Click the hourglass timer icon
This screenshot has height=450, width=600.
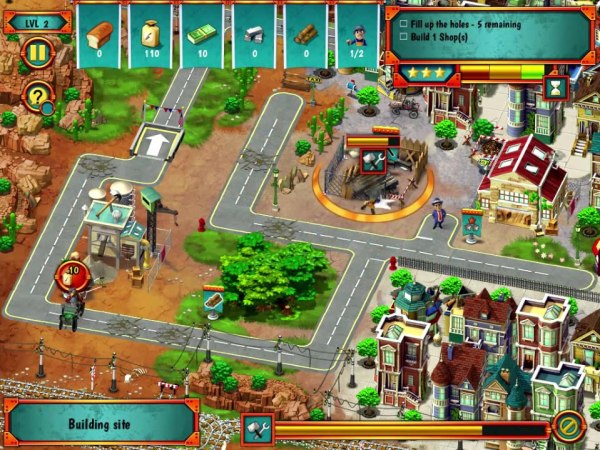point(557,88)
